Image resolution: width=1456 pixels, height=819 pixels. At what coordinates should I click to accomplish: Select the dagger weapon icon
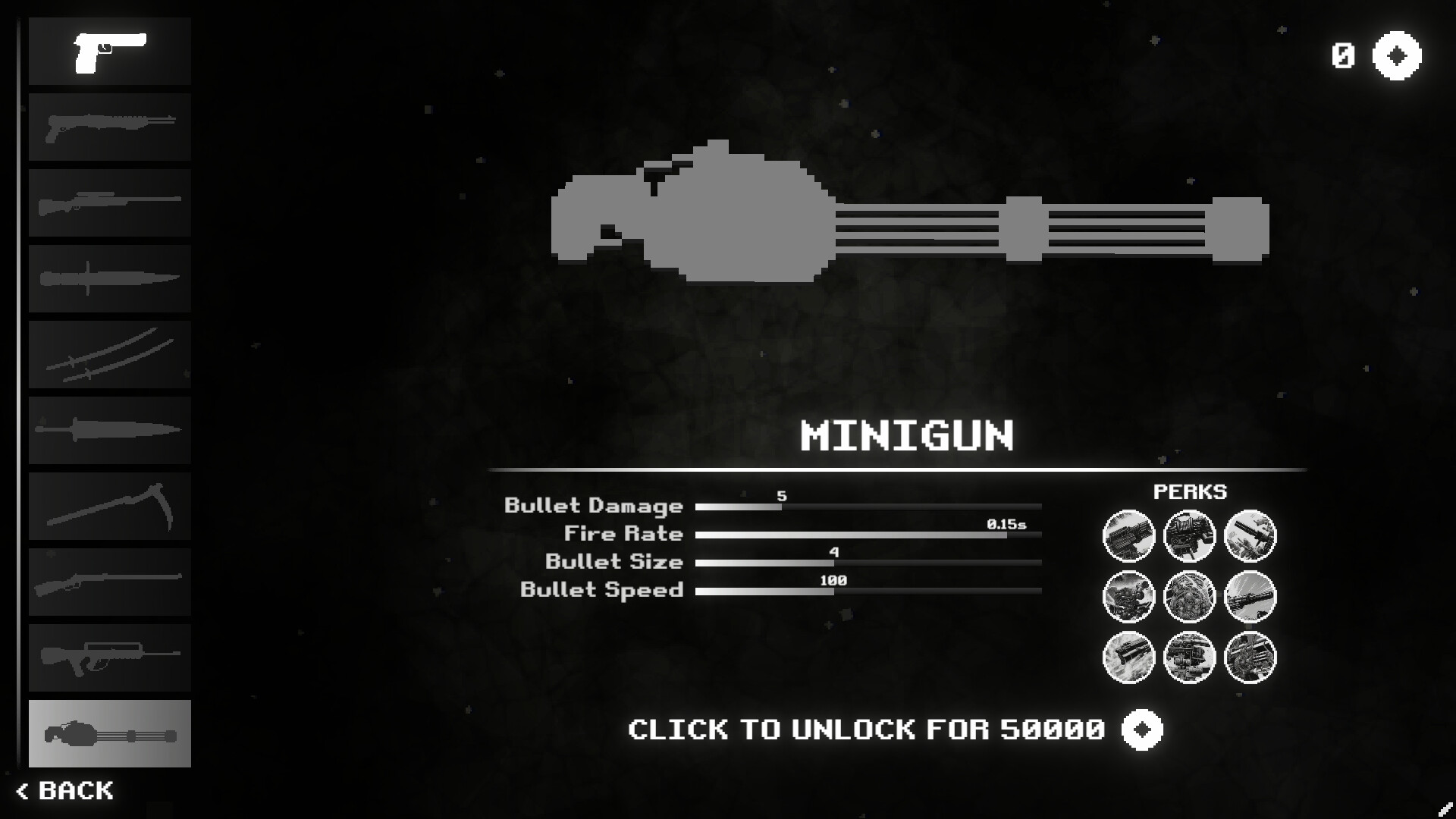109,430
